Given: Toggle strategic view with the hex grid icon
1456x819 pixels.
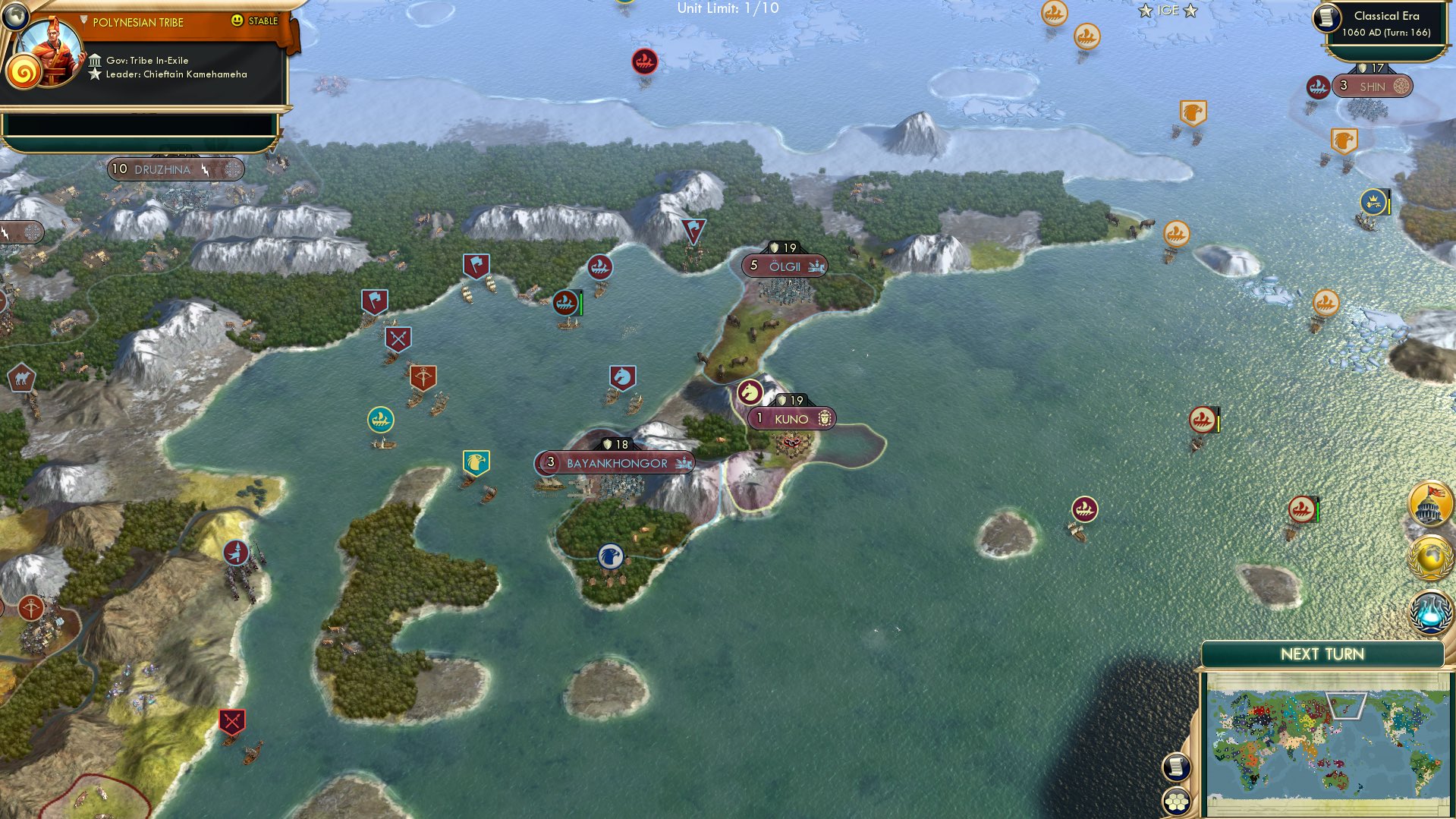Looking at the screenshot, I should [x=1177, y=800].
